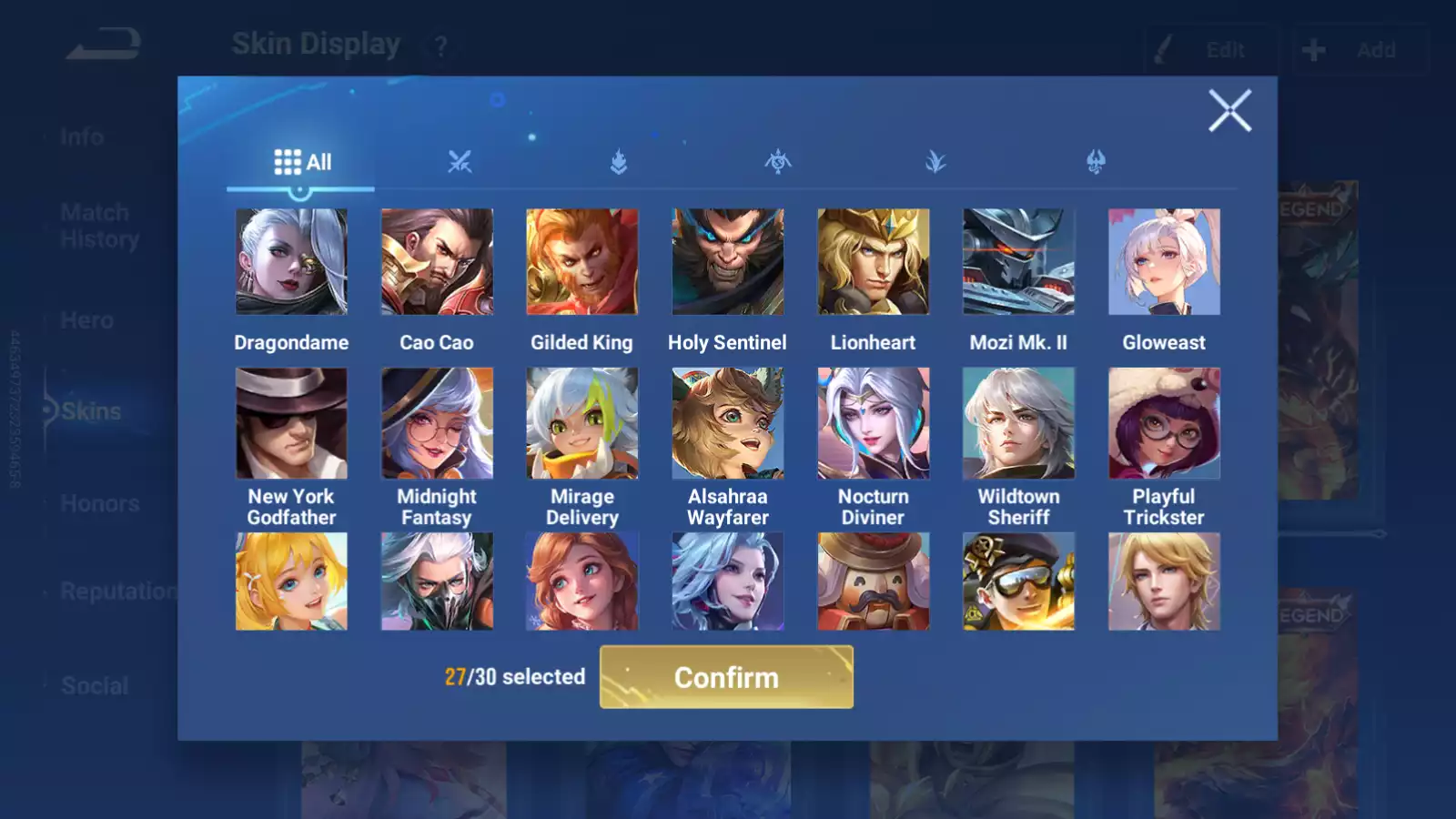The image size is (1456, 819).
Task: Choose the Nocturn Diviner skin
Action: [874, 423]
